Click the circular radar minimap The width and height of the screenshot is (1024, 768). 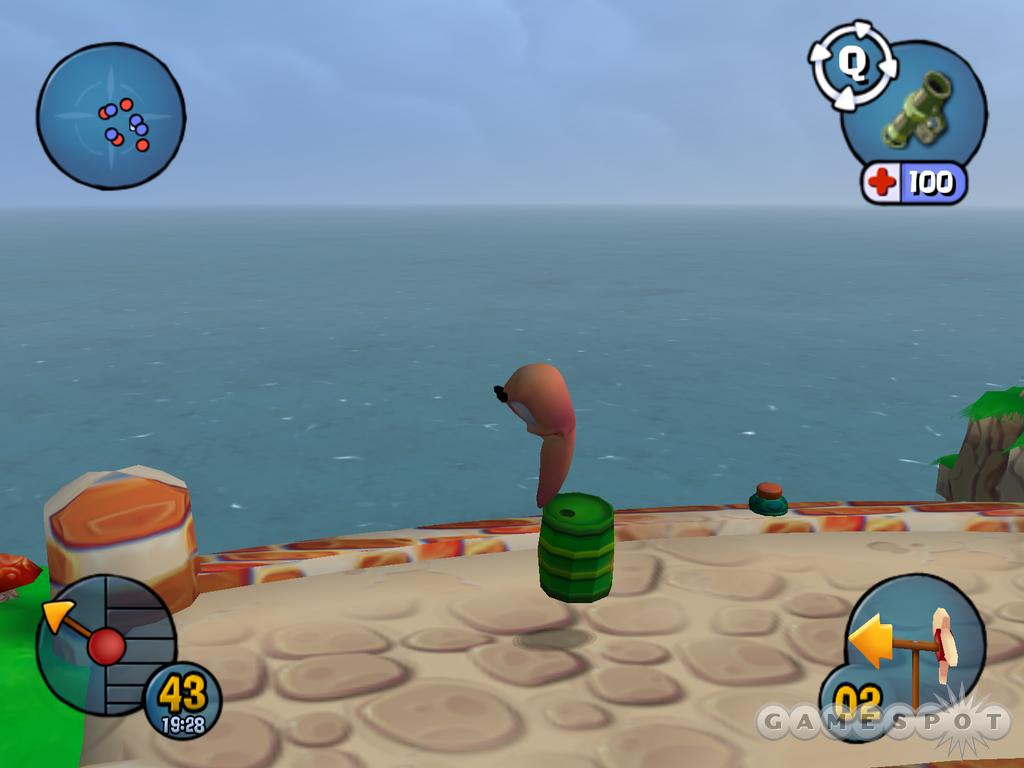(111, 116)
